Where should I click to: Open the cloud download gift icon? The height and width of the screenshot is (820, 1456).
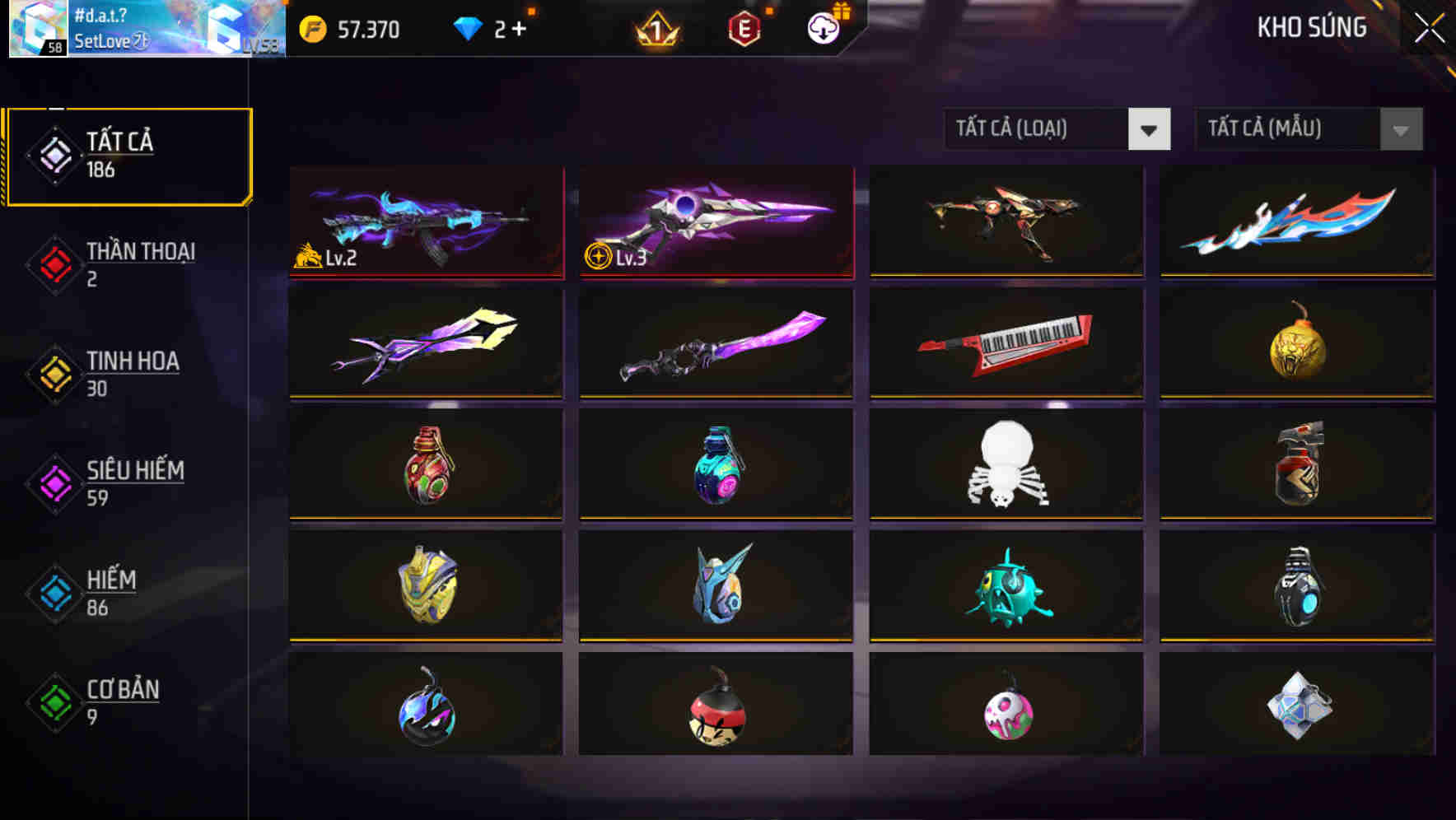pos(822,27)
